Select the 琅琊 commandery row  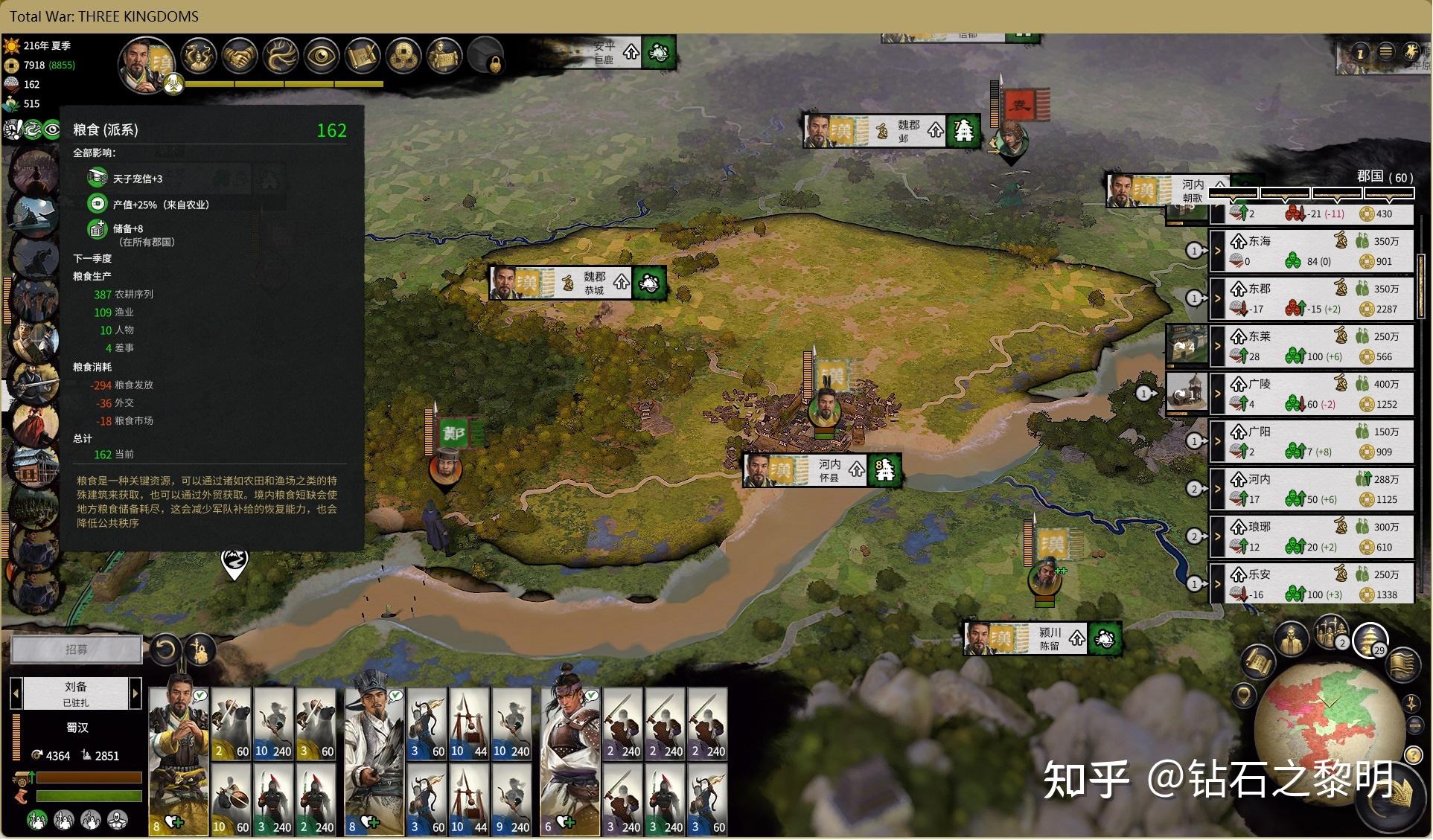click(x=1319, y=536)
